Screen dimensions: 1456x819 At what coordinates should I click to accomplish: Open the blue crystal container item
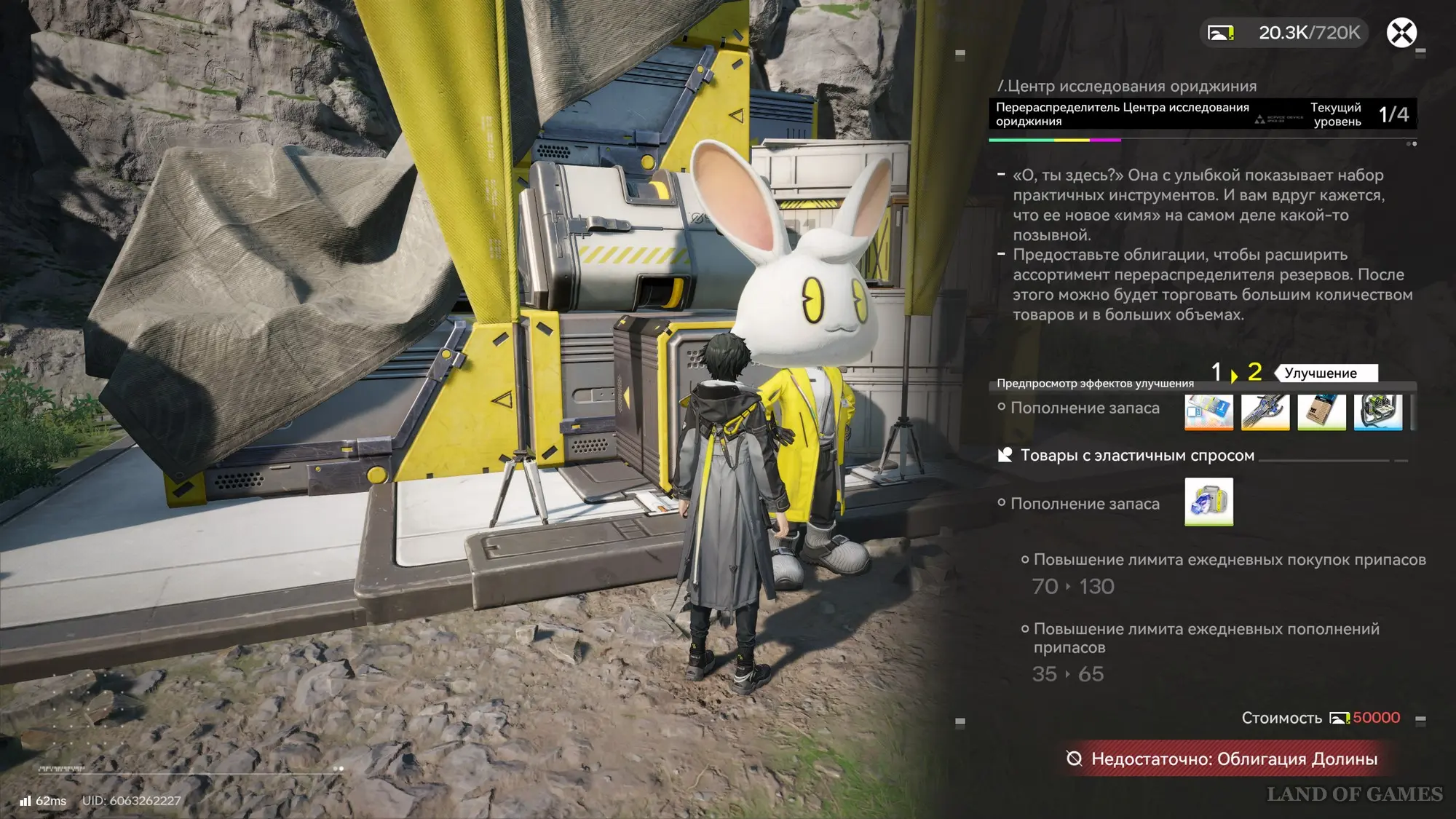tap(1208, 502)
